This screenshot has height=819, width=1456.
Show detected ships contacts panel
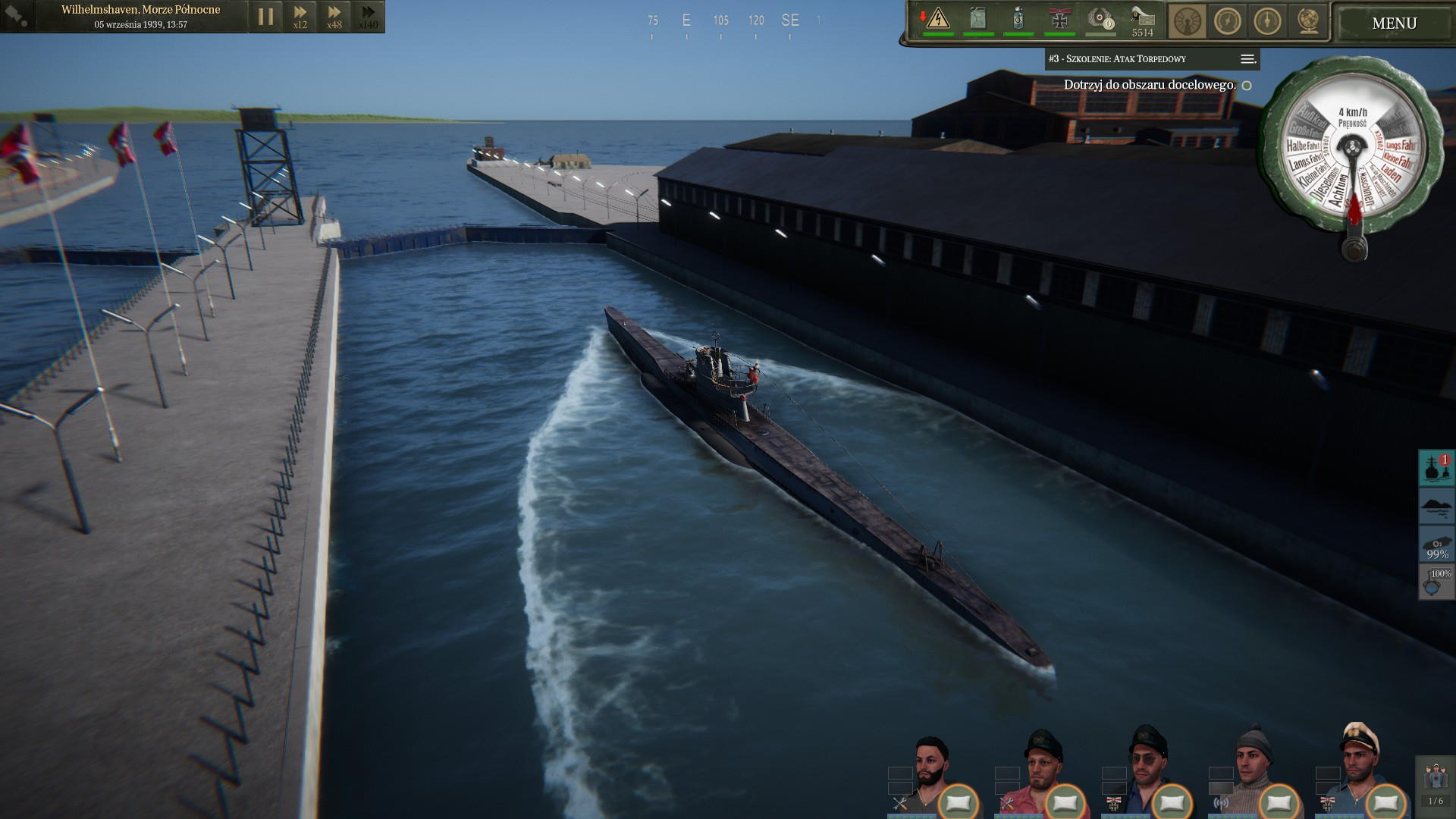(1436, 468)
